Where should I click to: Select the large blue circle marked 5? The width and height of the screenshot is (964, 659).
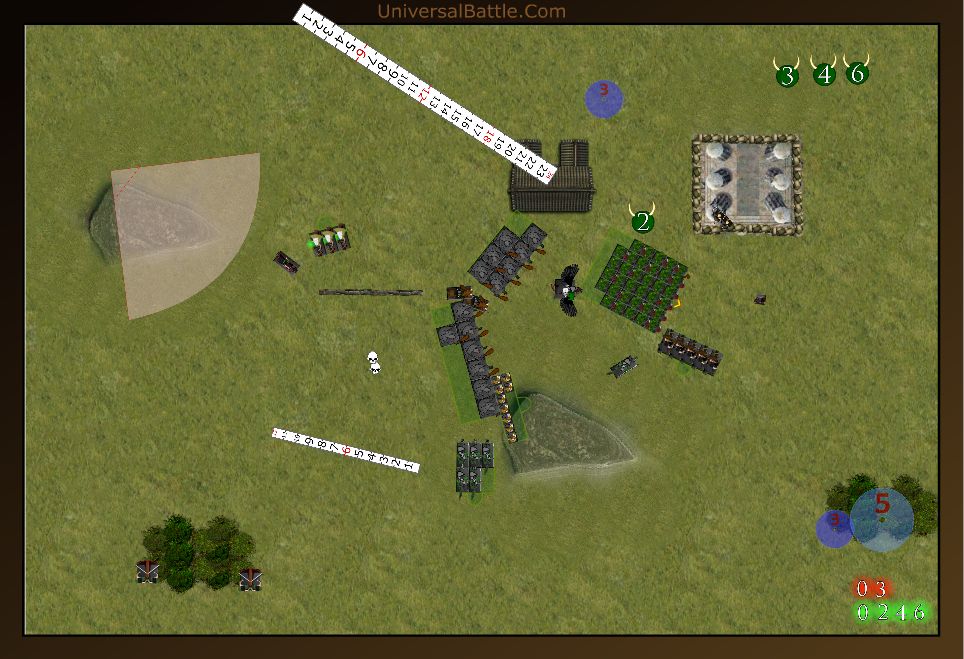pos(882,518)
